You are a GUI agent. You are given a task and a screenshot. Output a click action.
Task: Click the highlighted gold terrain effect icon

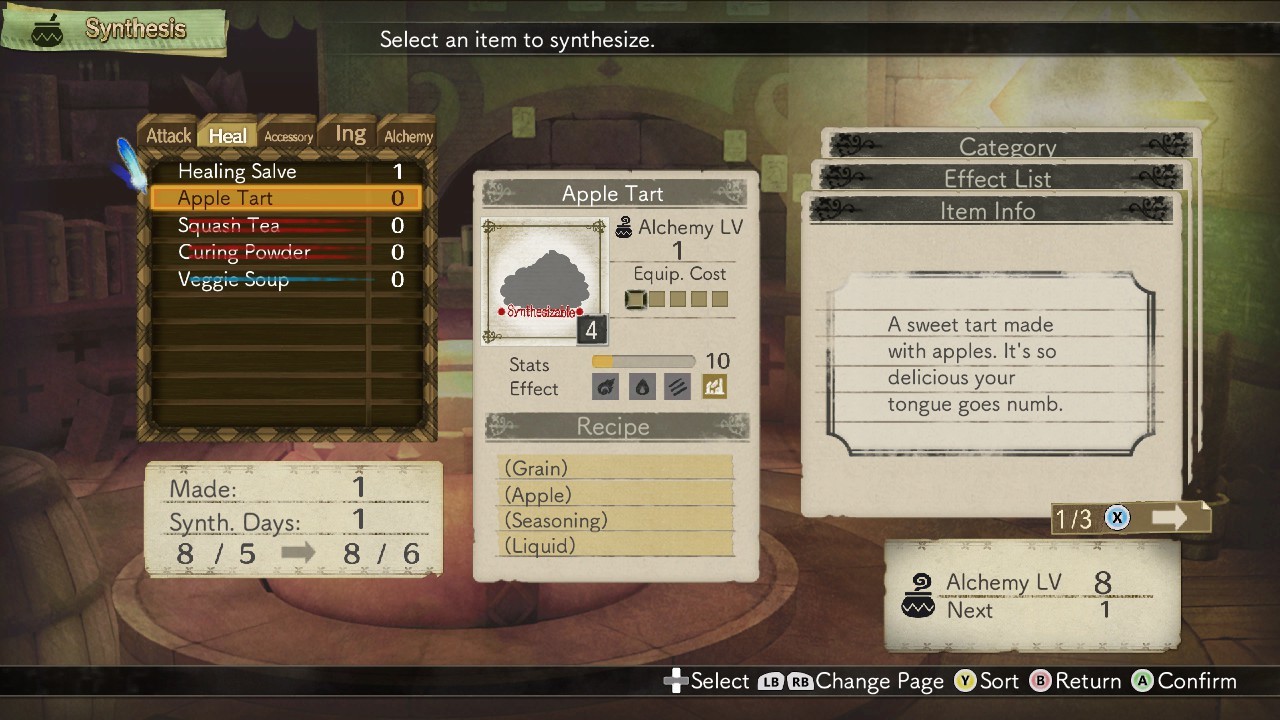click(x=713, y=387)
